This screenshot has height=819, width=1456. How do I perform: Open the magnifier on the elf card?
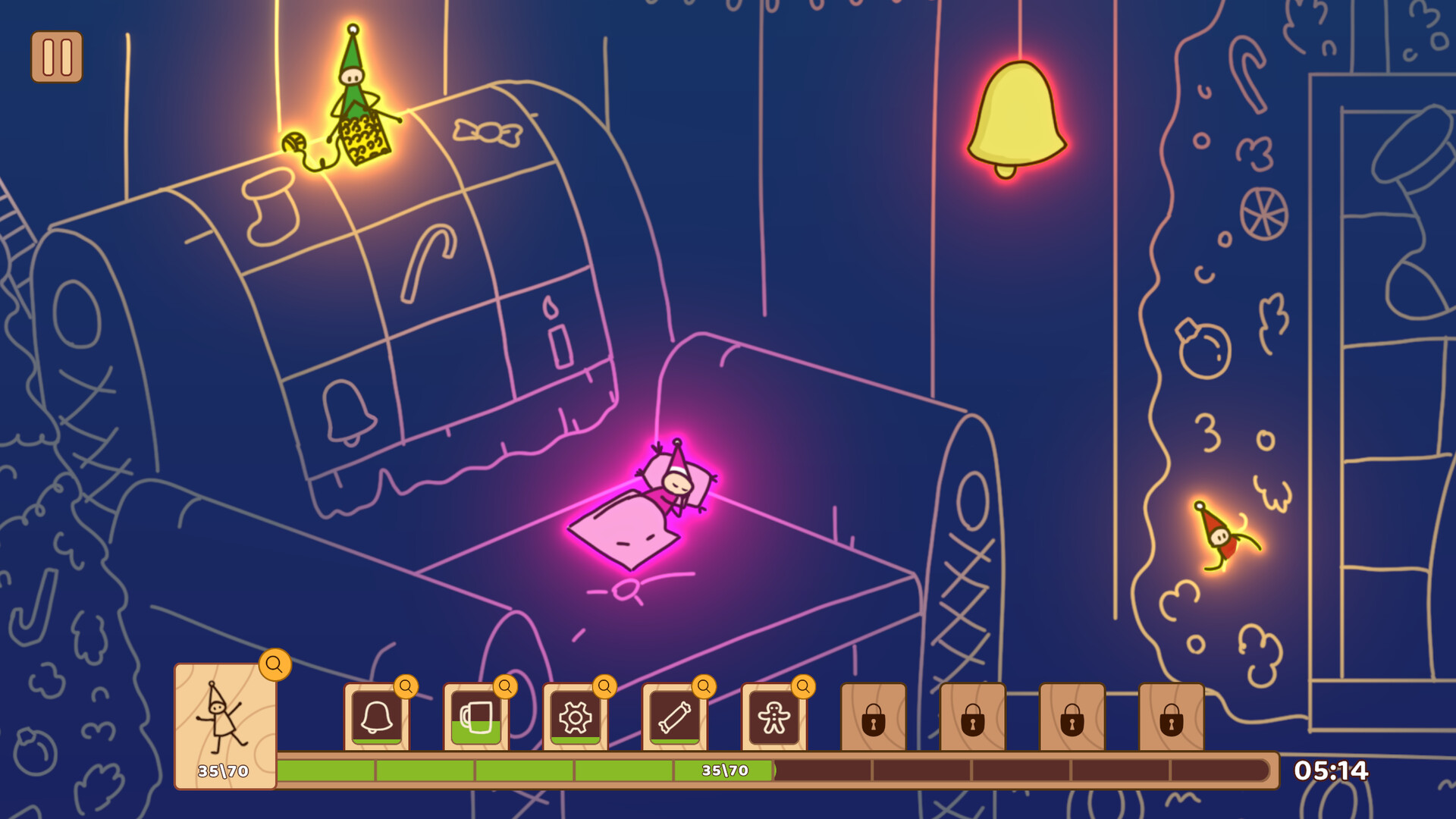tap(275, 664)
